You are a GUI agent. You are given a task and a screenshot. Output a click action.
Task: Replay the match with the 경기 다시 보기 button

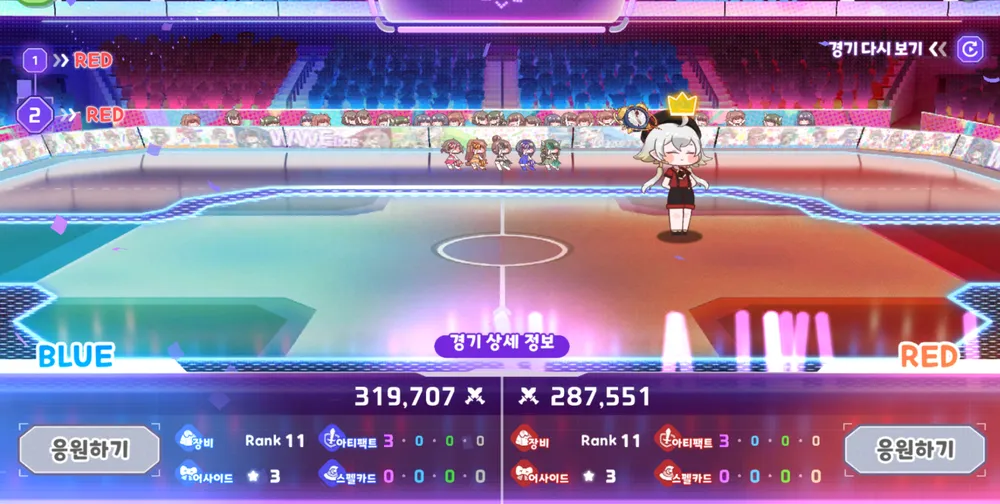click(x=968, y=49)
